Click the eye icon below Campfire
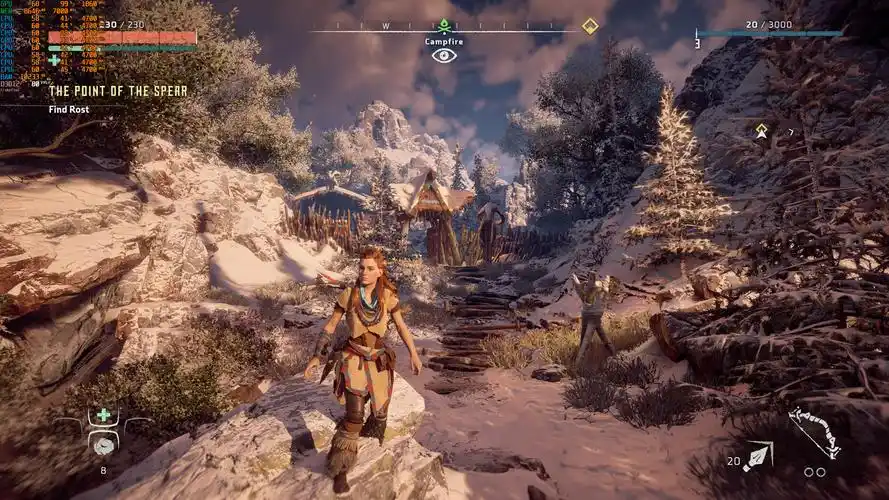 444,55
